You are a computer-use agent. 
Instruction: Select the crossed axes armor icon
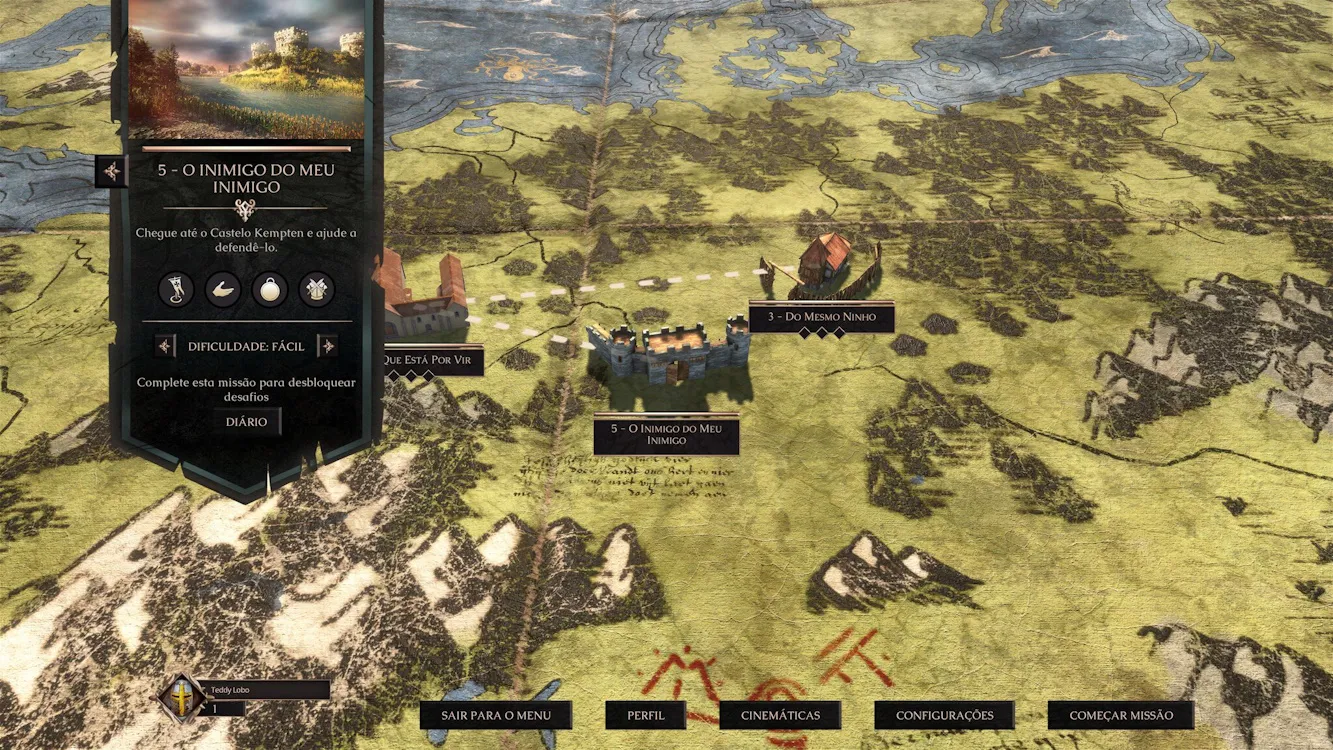point(316,290)
